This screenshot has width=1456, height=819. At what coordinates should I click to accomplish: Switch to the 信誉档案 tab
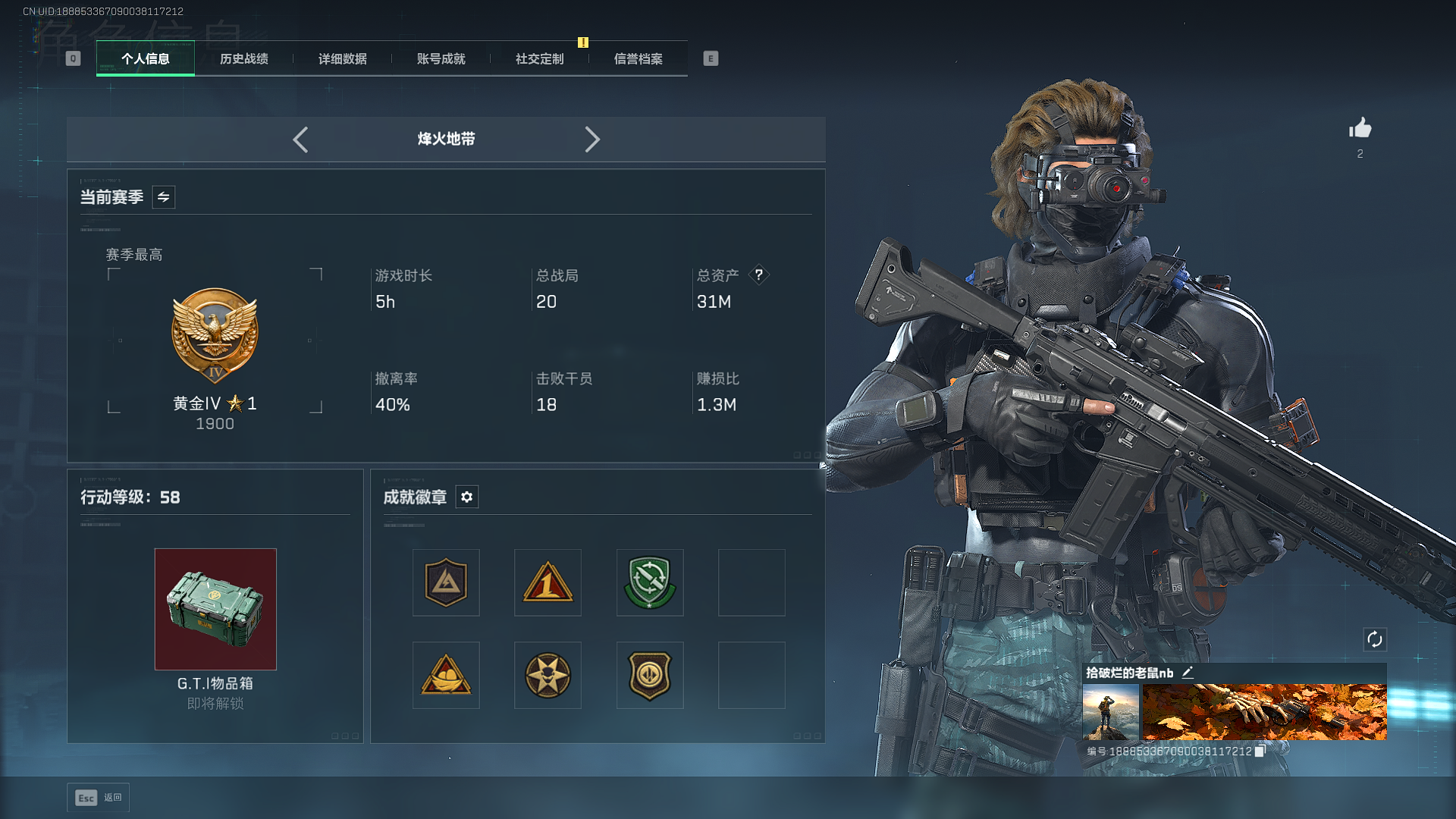(638, 58)
